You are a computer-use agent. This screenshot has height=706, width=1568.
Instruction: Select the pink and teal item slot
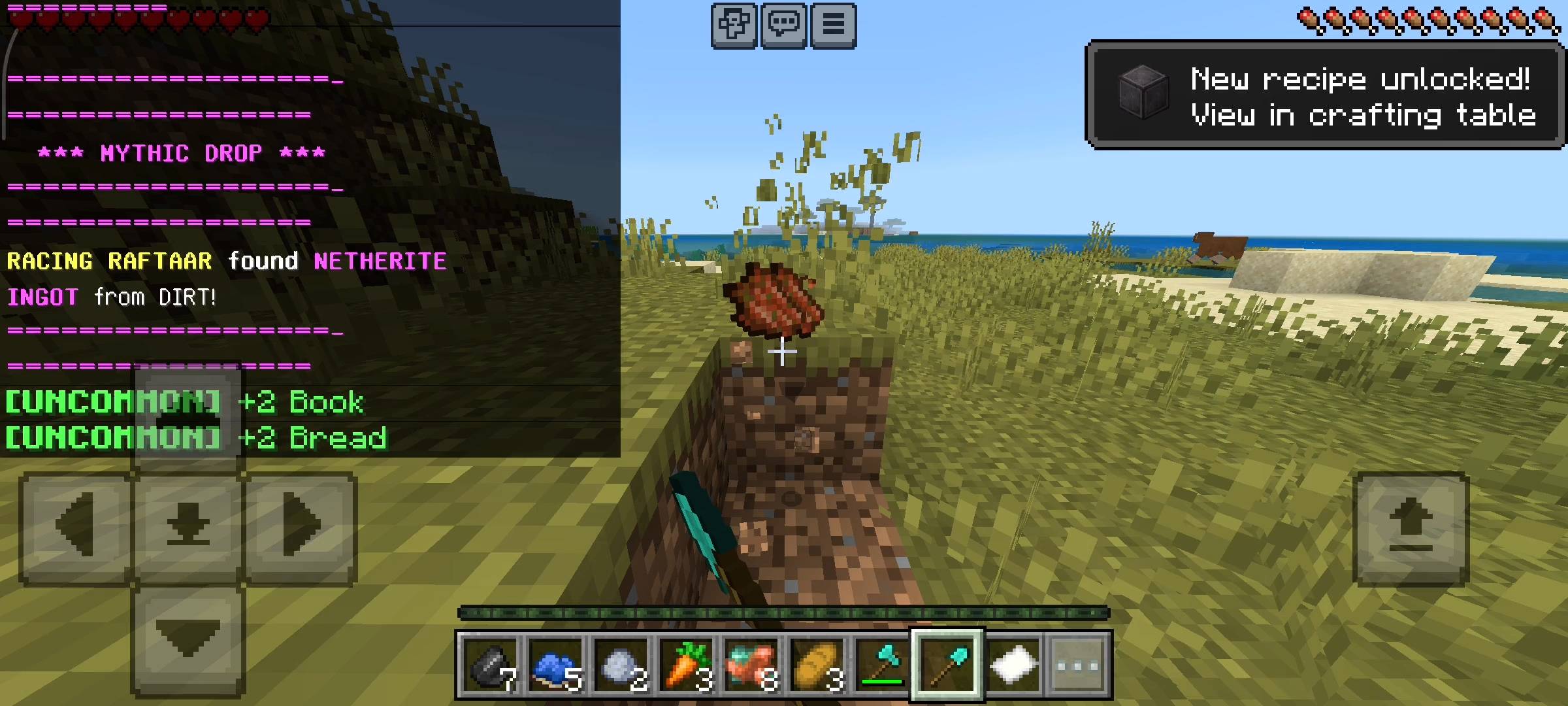coord(751,665)
